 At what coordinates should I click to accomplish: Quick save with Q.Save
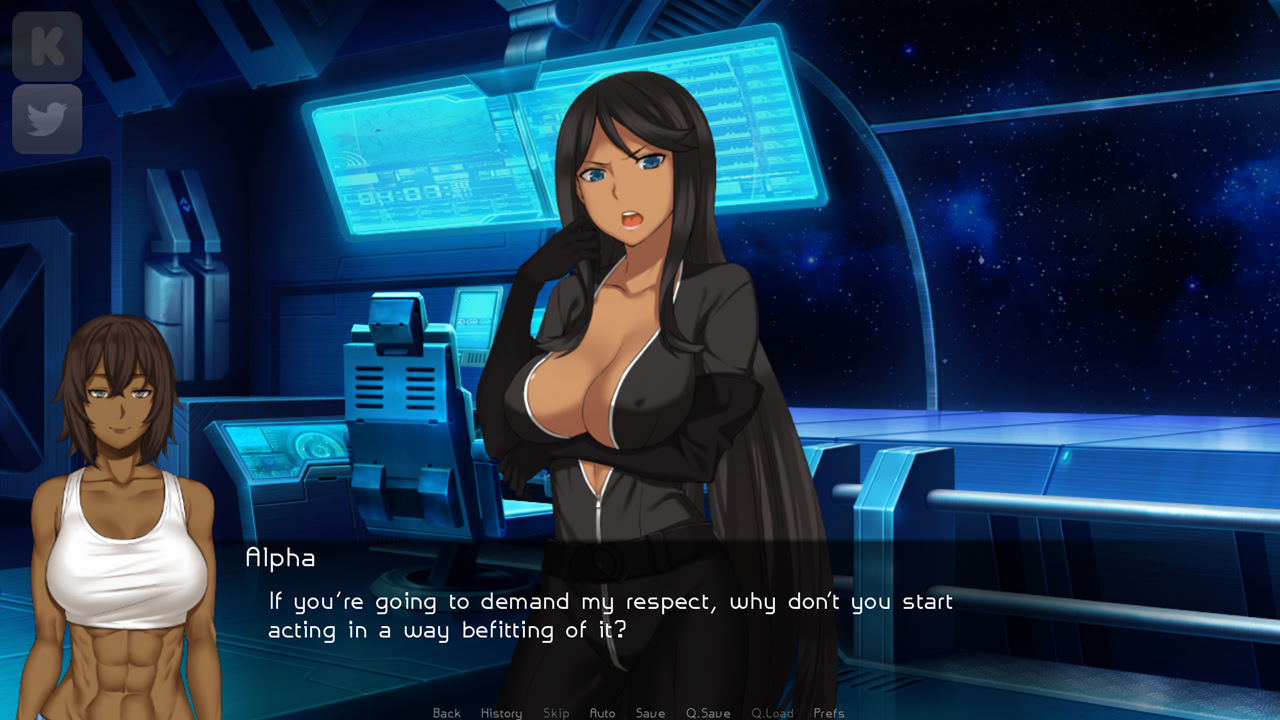point(708,713)
